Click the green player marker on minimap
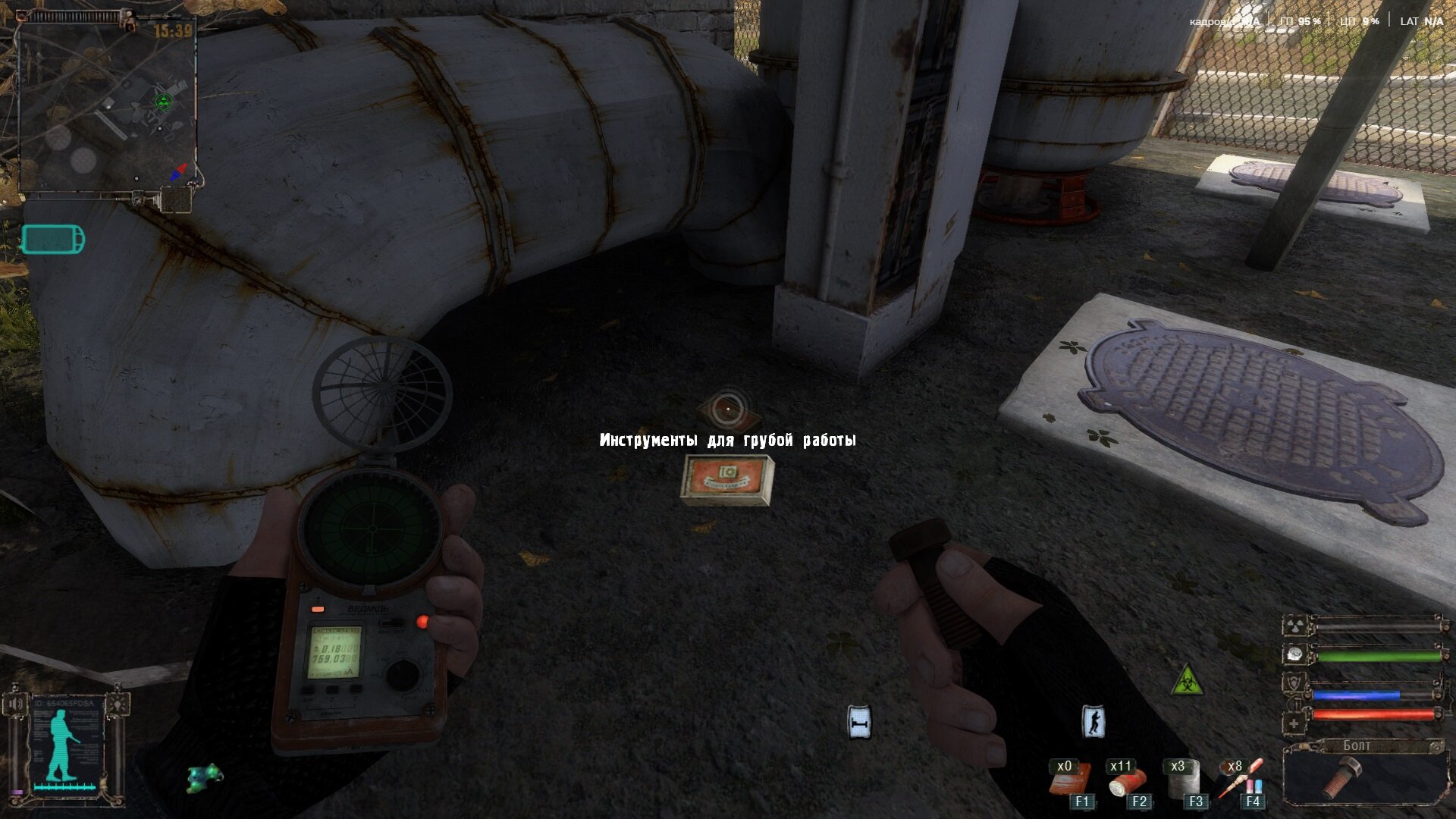Image resolution: width=1456 pixels, height=819 pixels. pos(163,102)
